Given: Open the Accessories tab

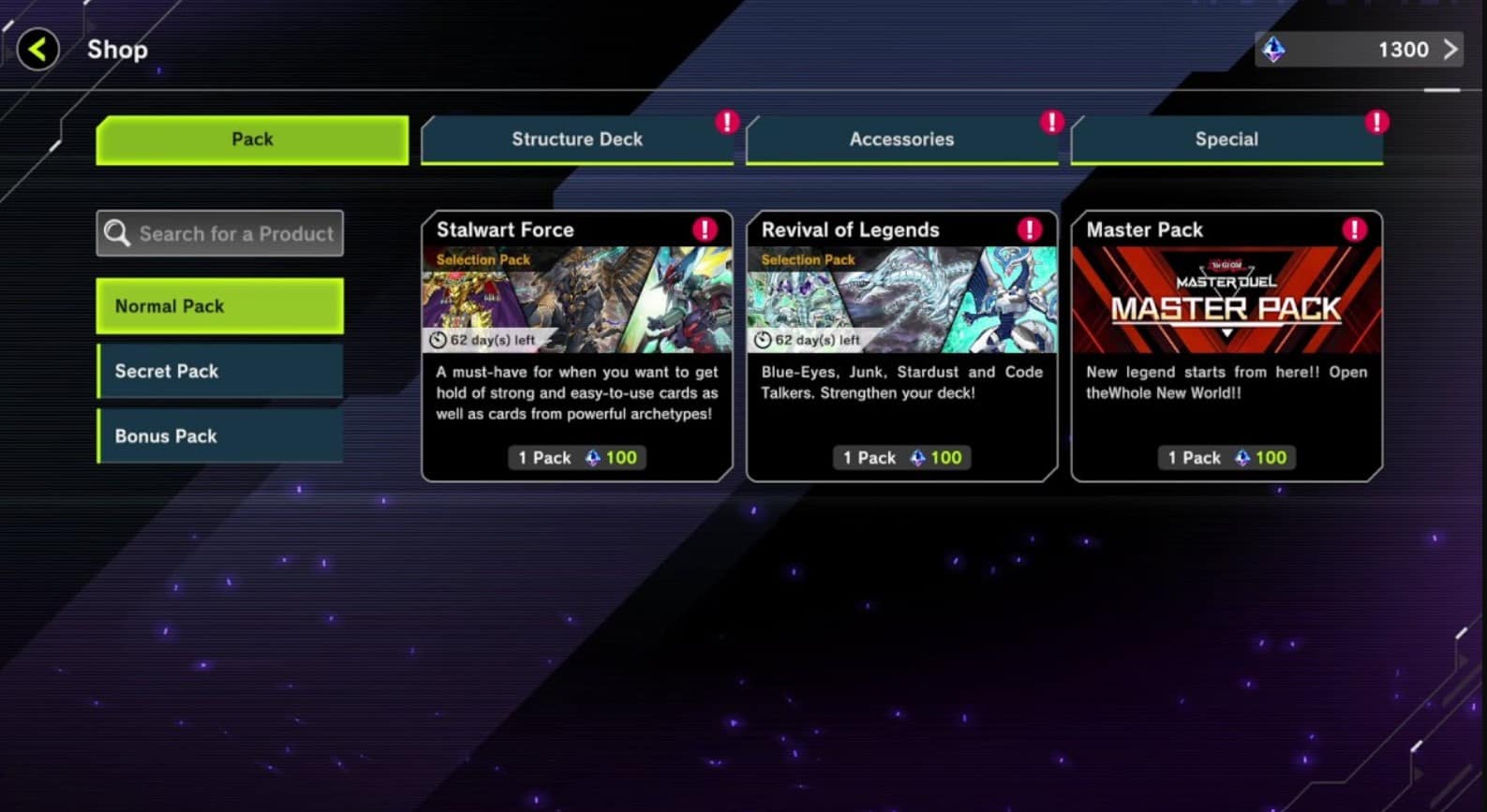Looking at the screenshot, I should point(901,139).
